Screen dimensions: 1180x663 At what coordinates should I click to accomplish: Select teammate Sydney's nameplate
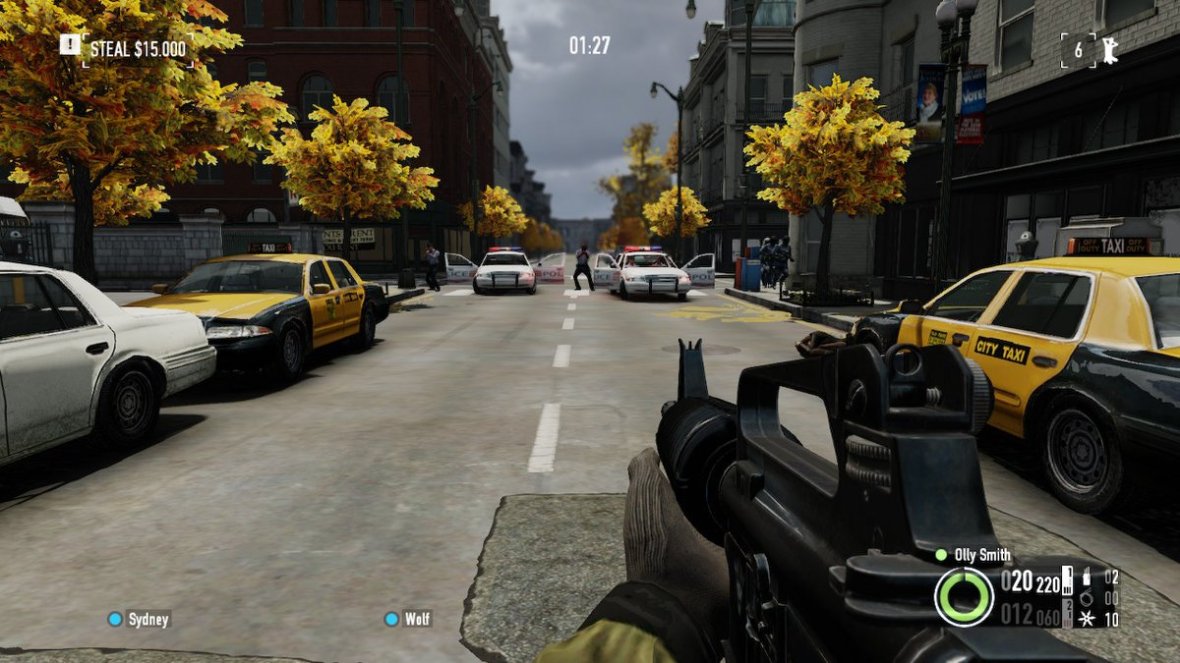click(140, 619)
